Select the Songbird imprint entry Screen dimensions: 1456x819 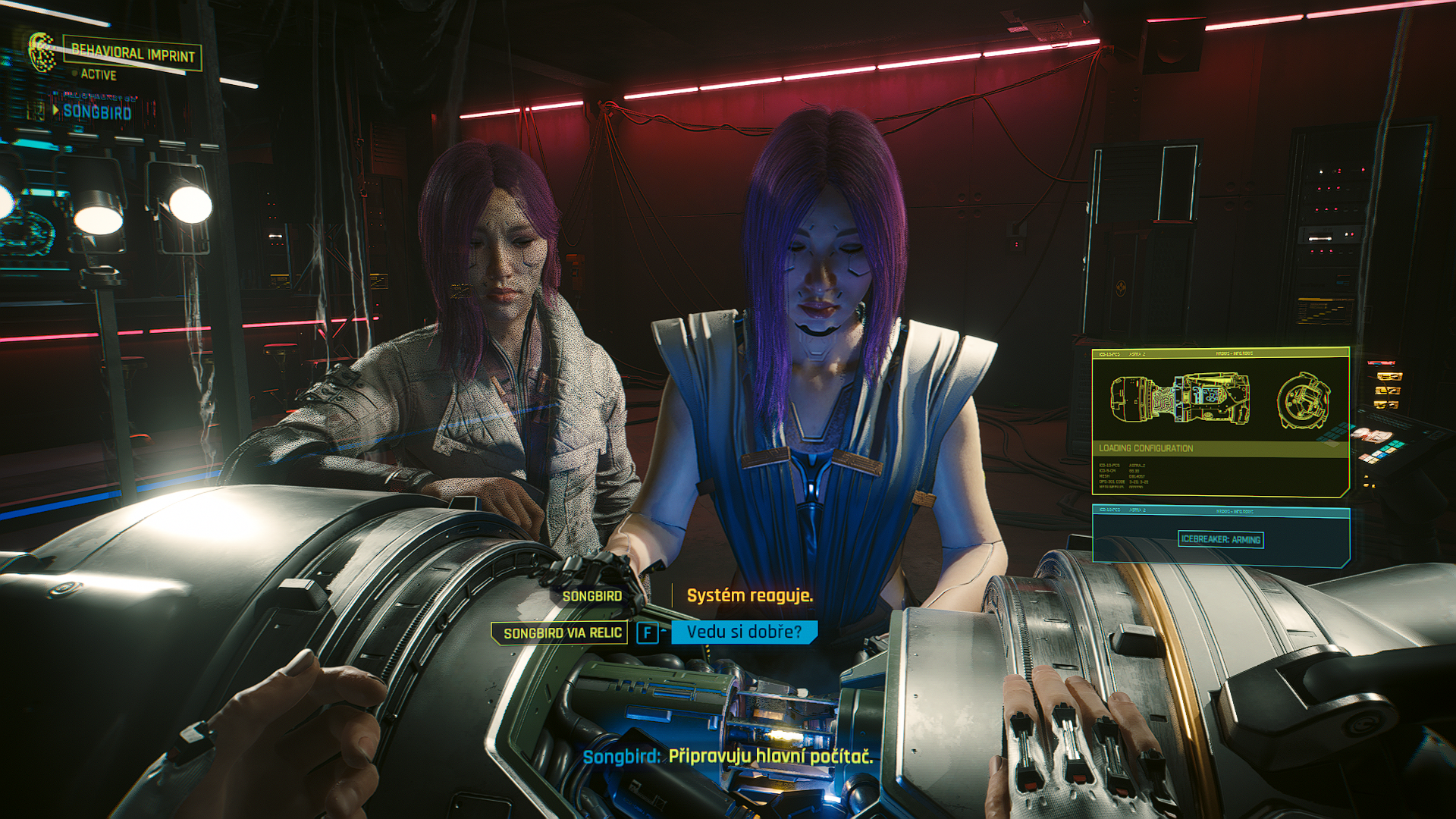[96, 111]
